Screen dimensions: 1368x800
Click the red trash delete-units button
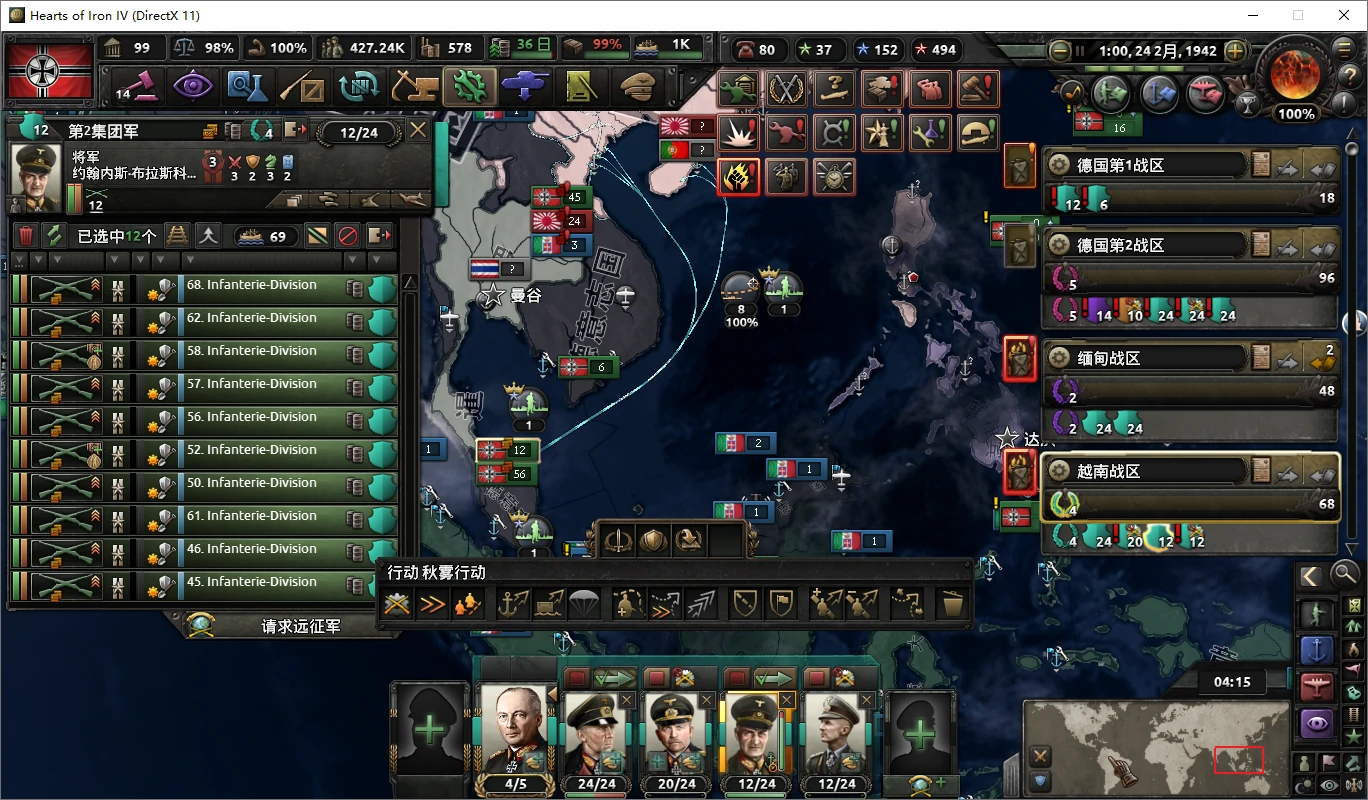point(26,236)
